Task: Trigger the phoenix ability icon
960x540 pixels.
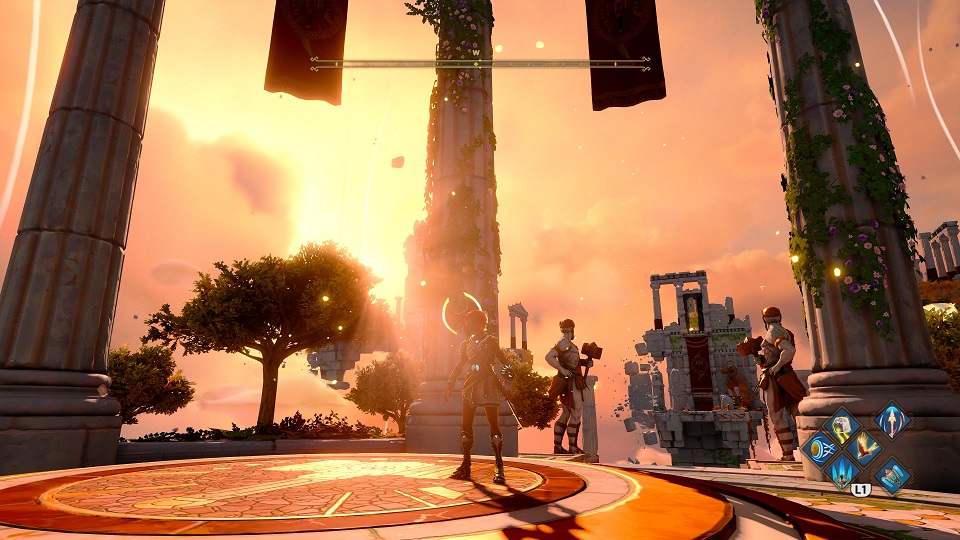Action: point(864,448)
